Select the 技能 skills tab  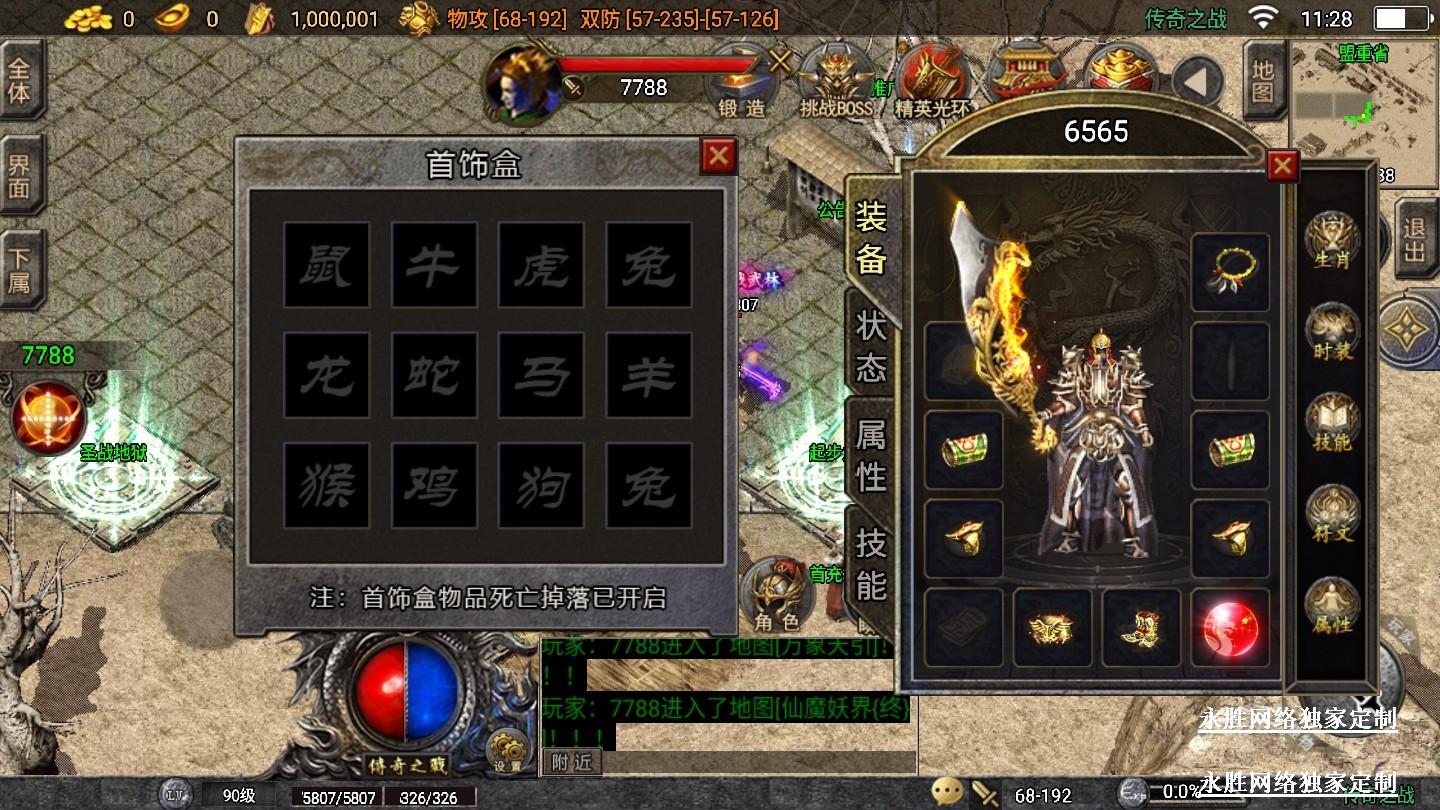pos(871,565)
